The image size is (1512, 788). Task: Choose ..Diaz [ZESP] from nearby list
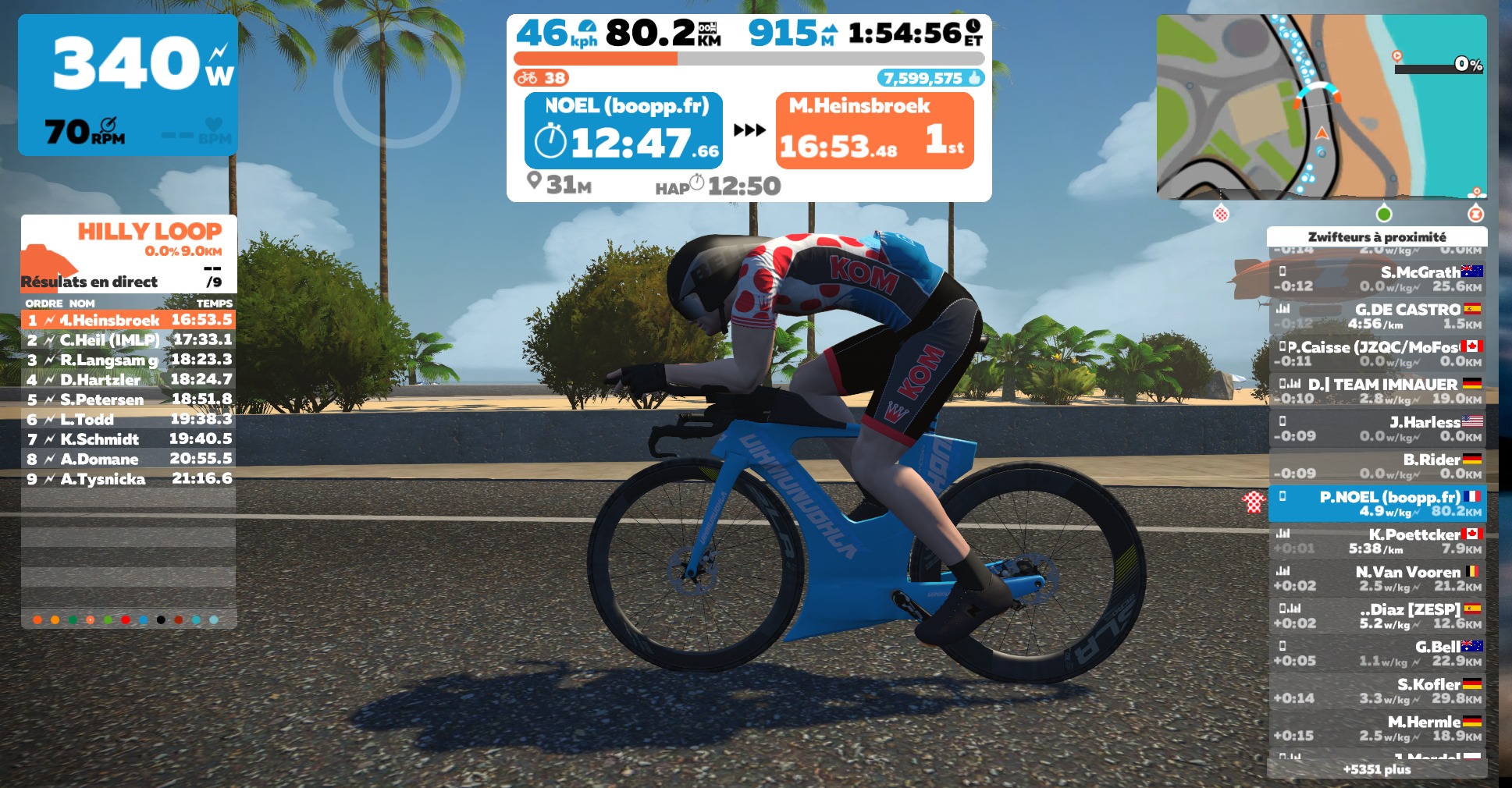[x=1378, y=616]
